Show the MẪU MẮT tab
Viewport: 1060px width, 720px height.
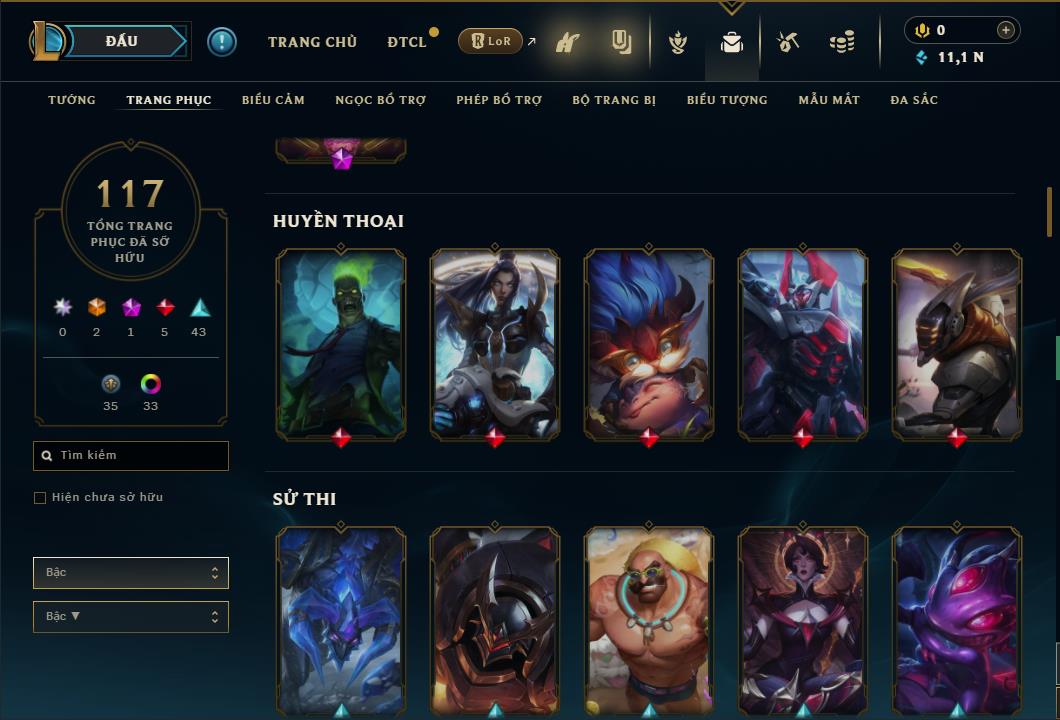tap(829, 100)
